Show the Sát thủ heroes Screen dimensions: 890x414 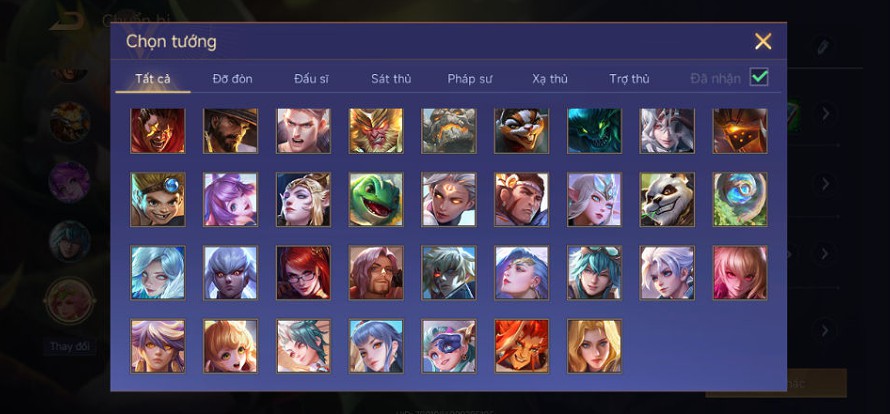coord(390,79)
